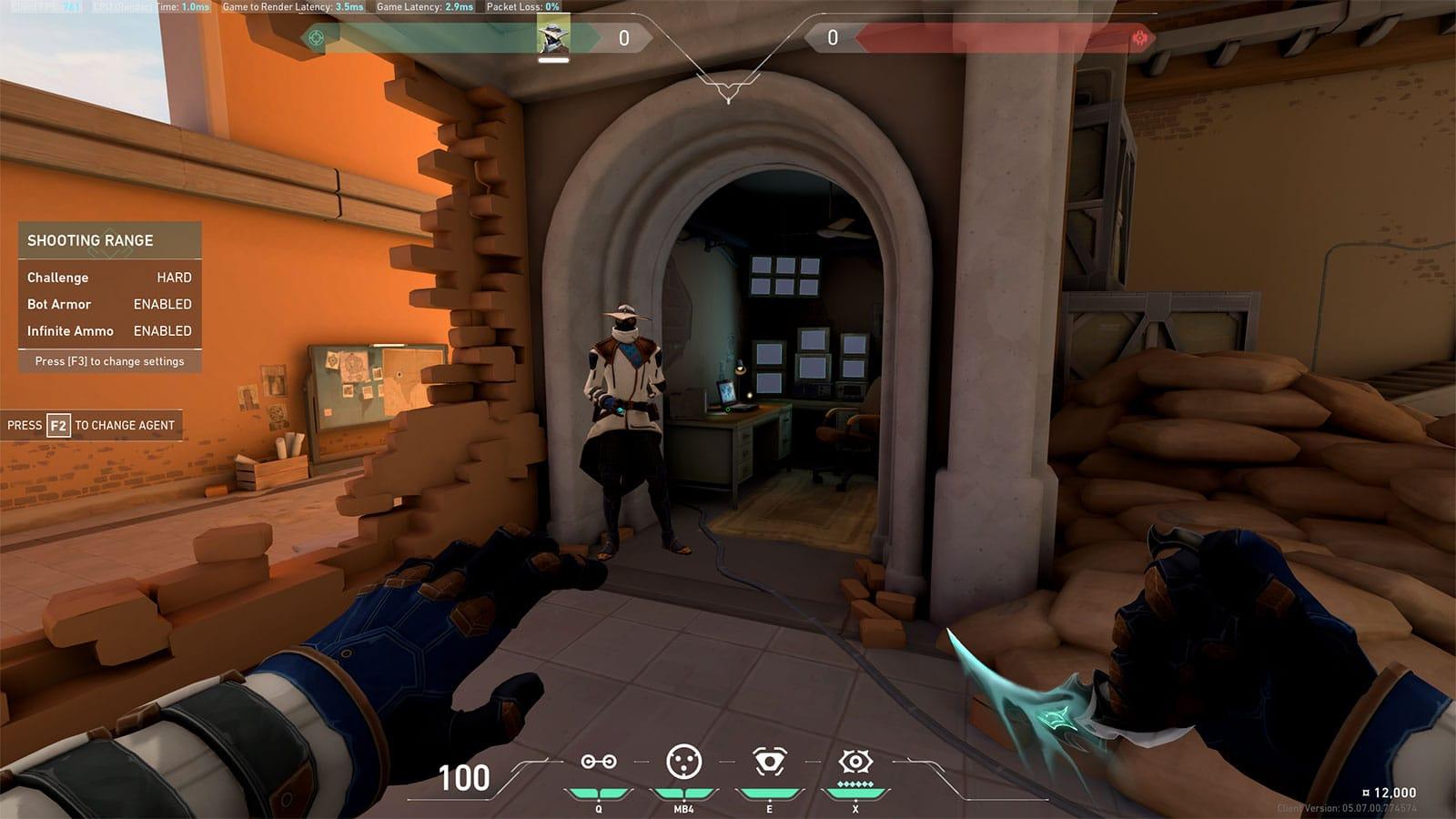Viewport: 1456px width, 819px height.
Task: Select the red team emblem in the score bar
Action: [1140, 38]
